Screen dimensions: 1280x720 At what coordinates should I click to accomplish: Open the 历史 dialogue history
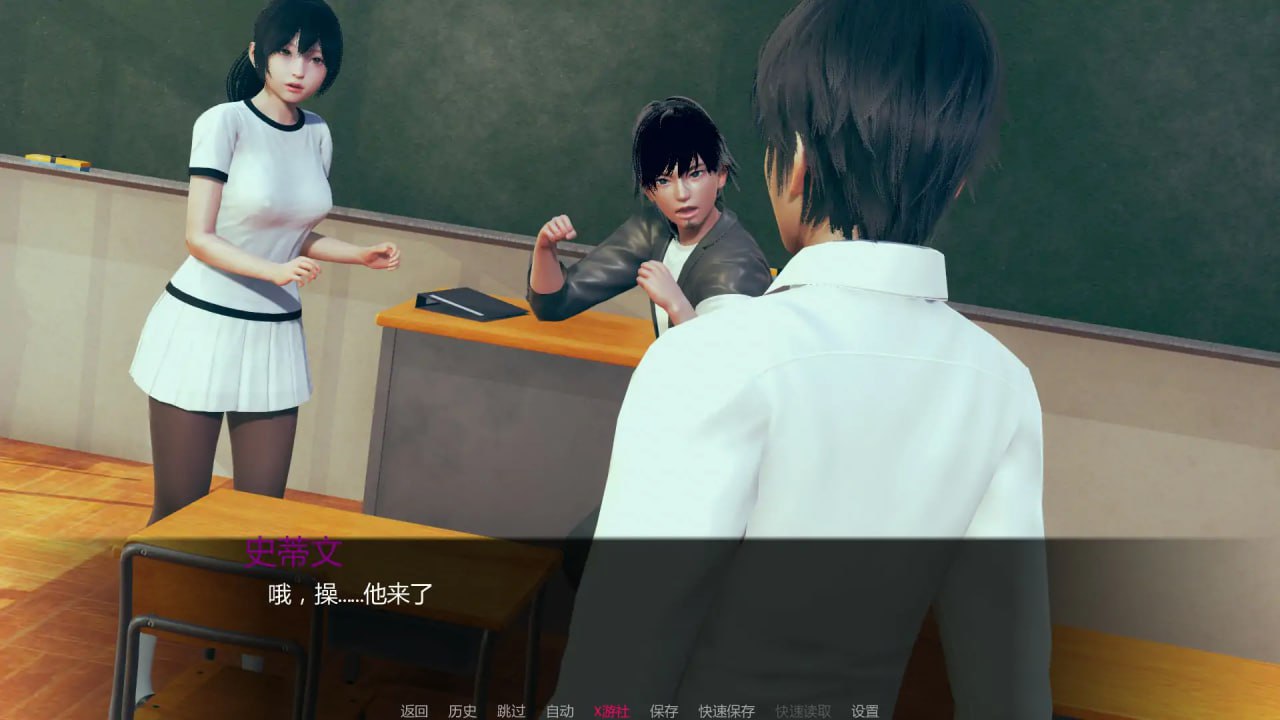462,710
